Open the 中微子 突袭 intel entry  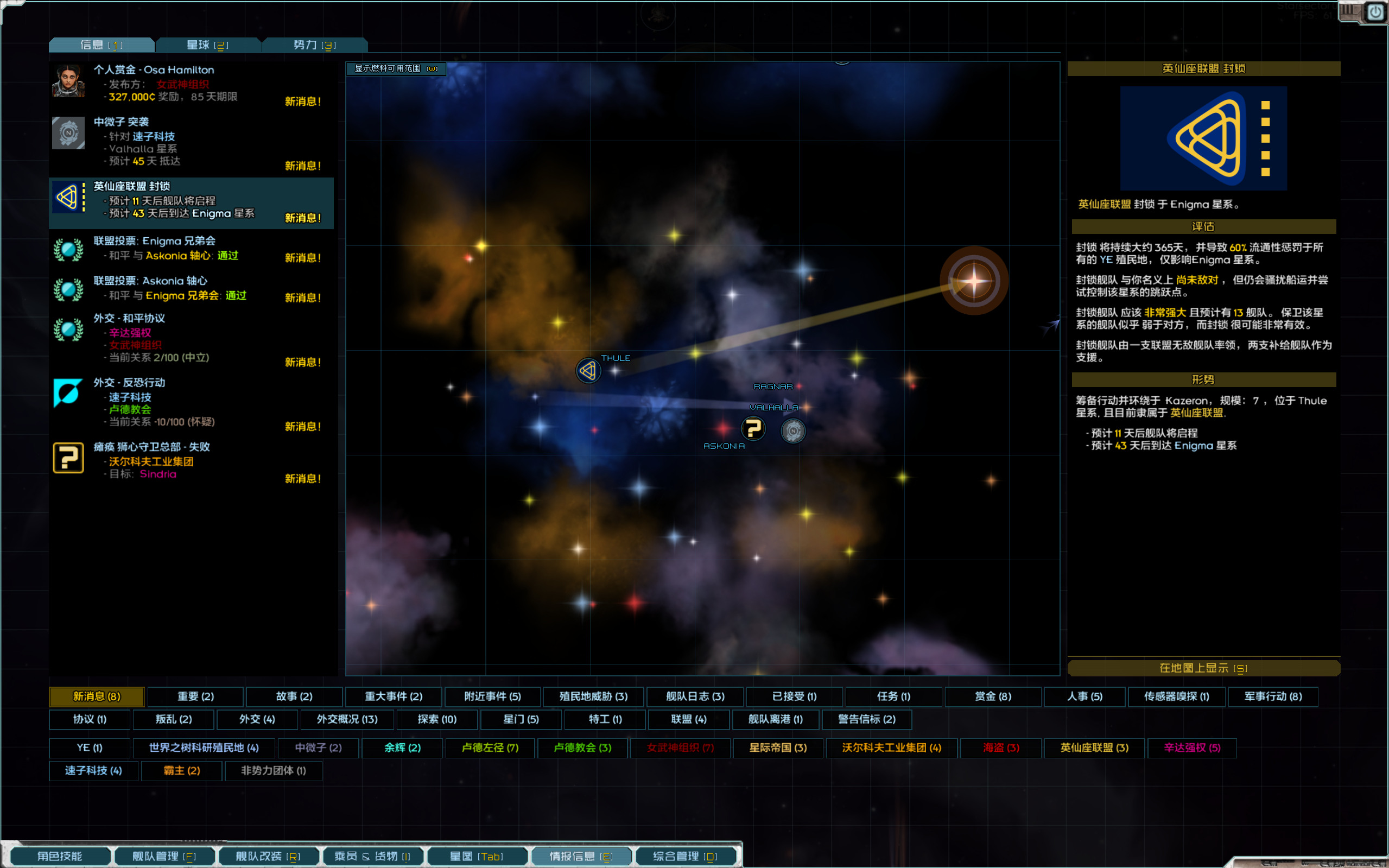click(x=191, y=142)
